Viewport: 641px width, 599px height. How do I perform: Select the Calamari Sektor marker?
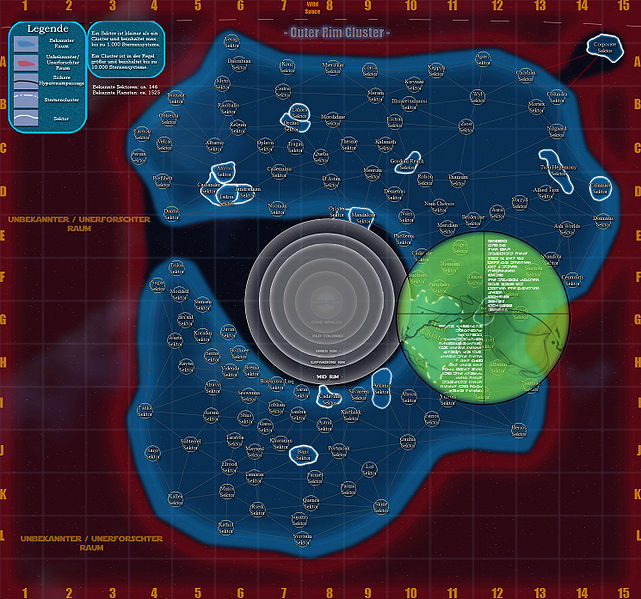click(x=601, y=188)
